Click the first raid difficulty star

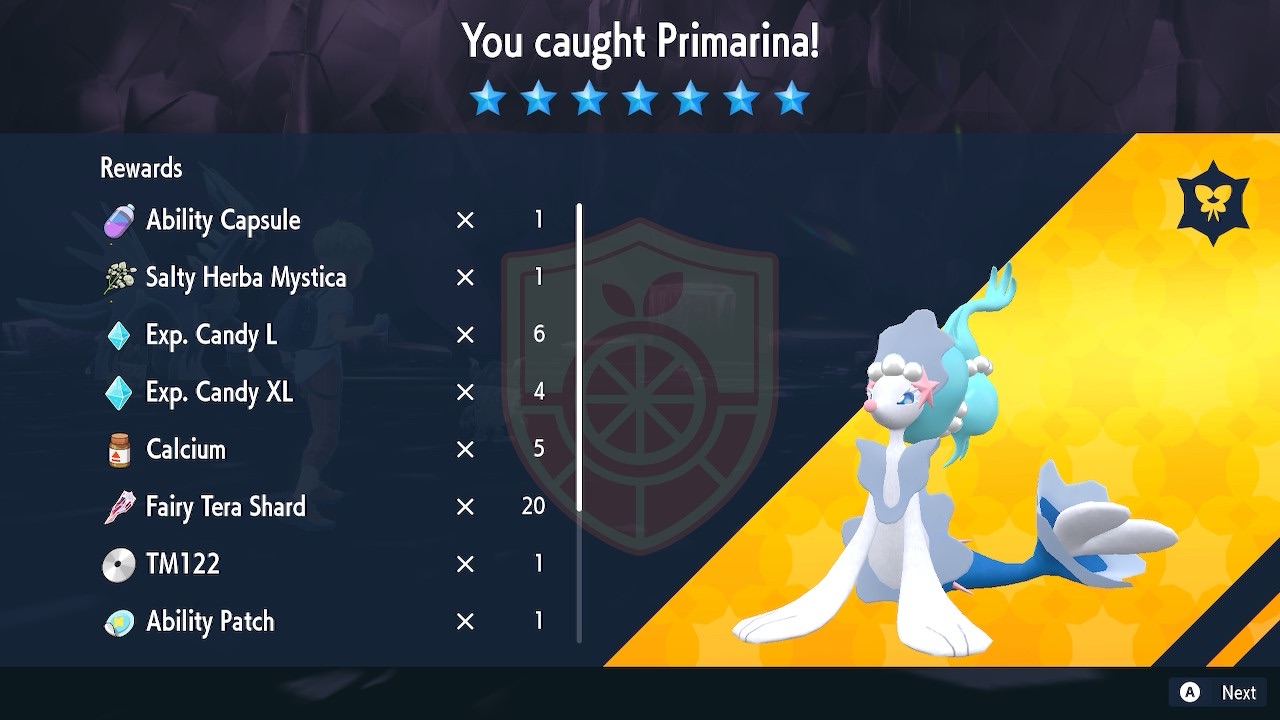tap(488, 97)
